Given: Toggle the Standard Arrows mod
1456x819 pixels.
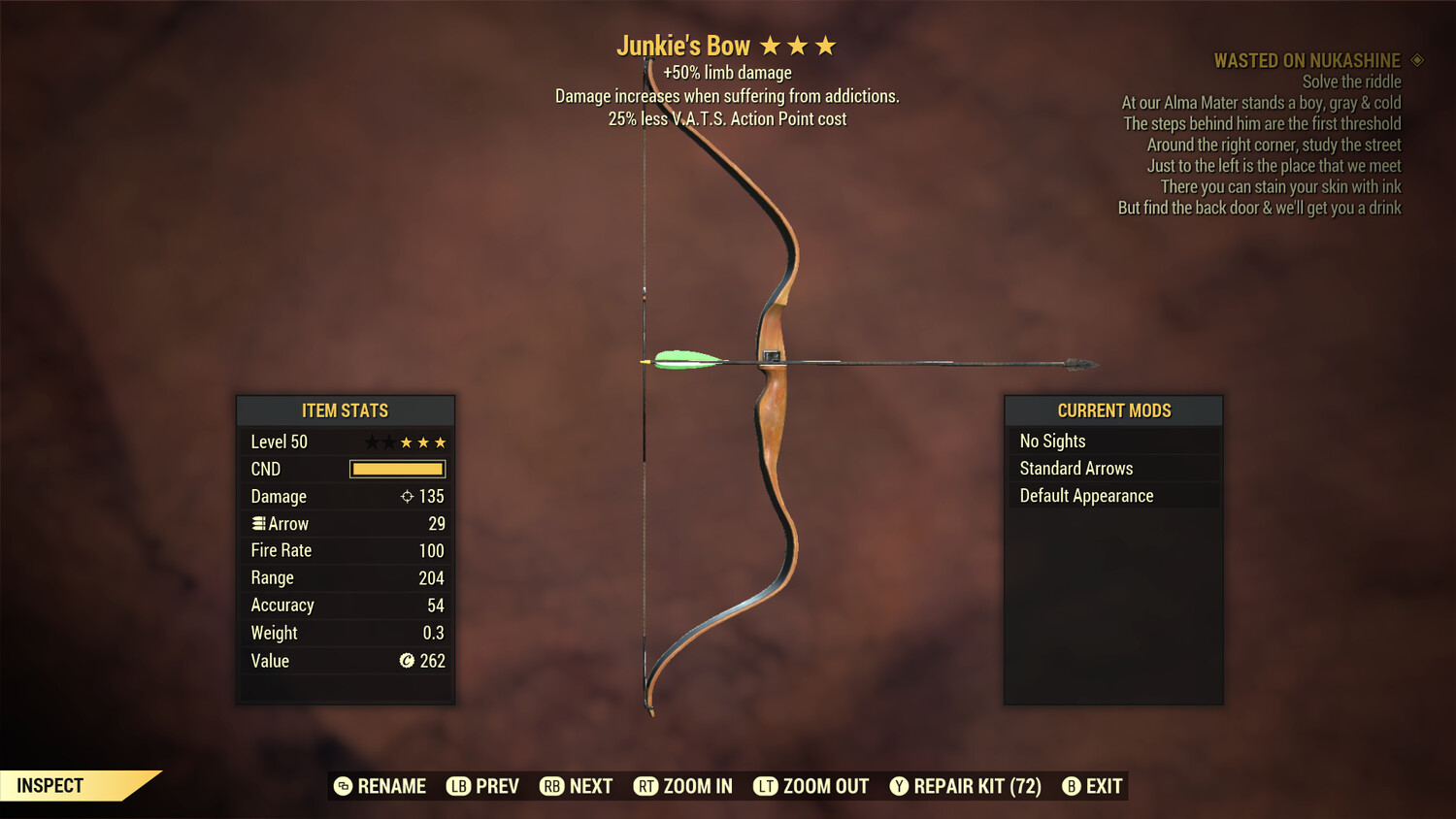Looking at the screenshot, I should [x=1113, y=468].
